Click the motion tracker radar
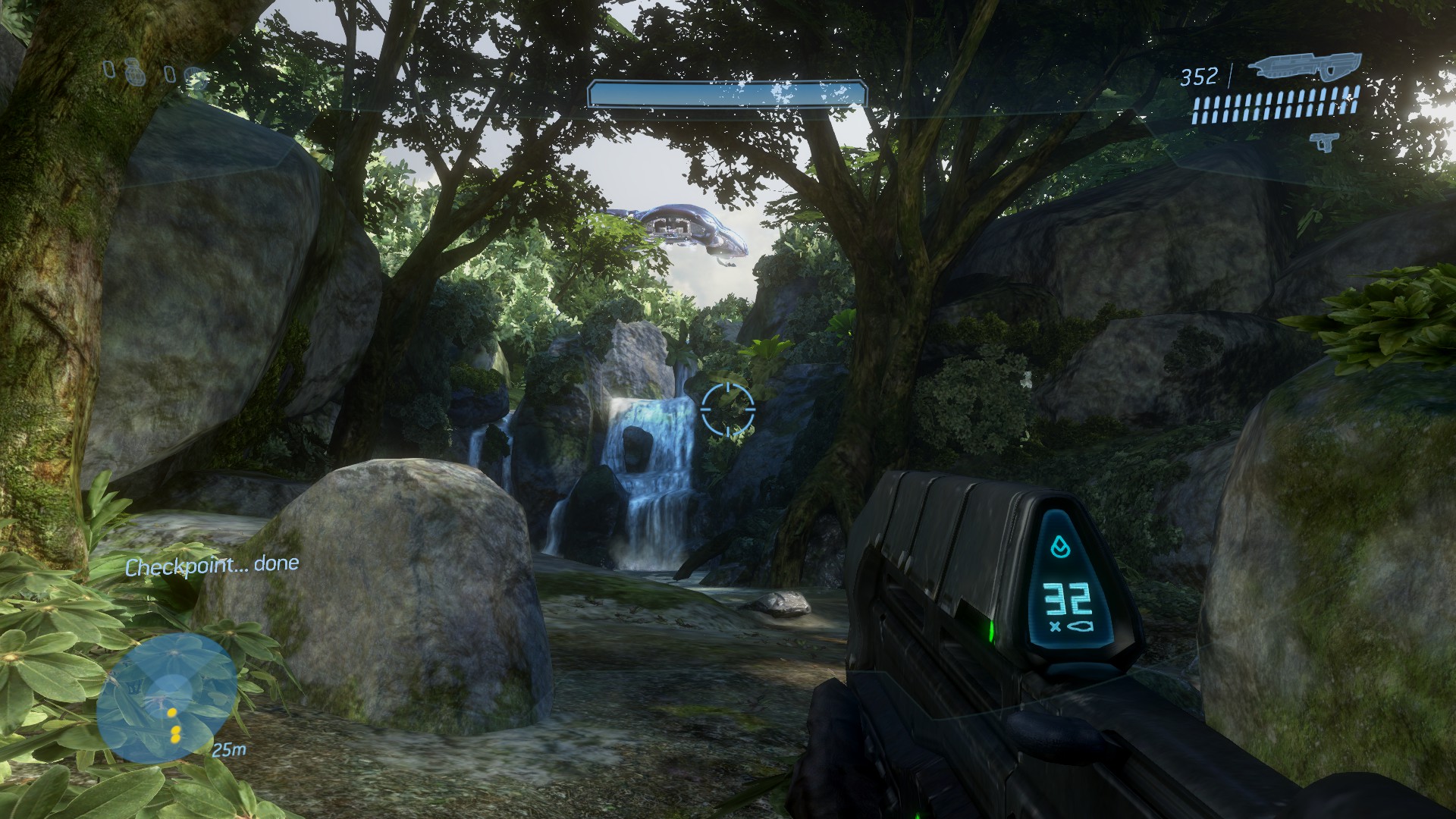The image size is (1456, 819). 165,698
